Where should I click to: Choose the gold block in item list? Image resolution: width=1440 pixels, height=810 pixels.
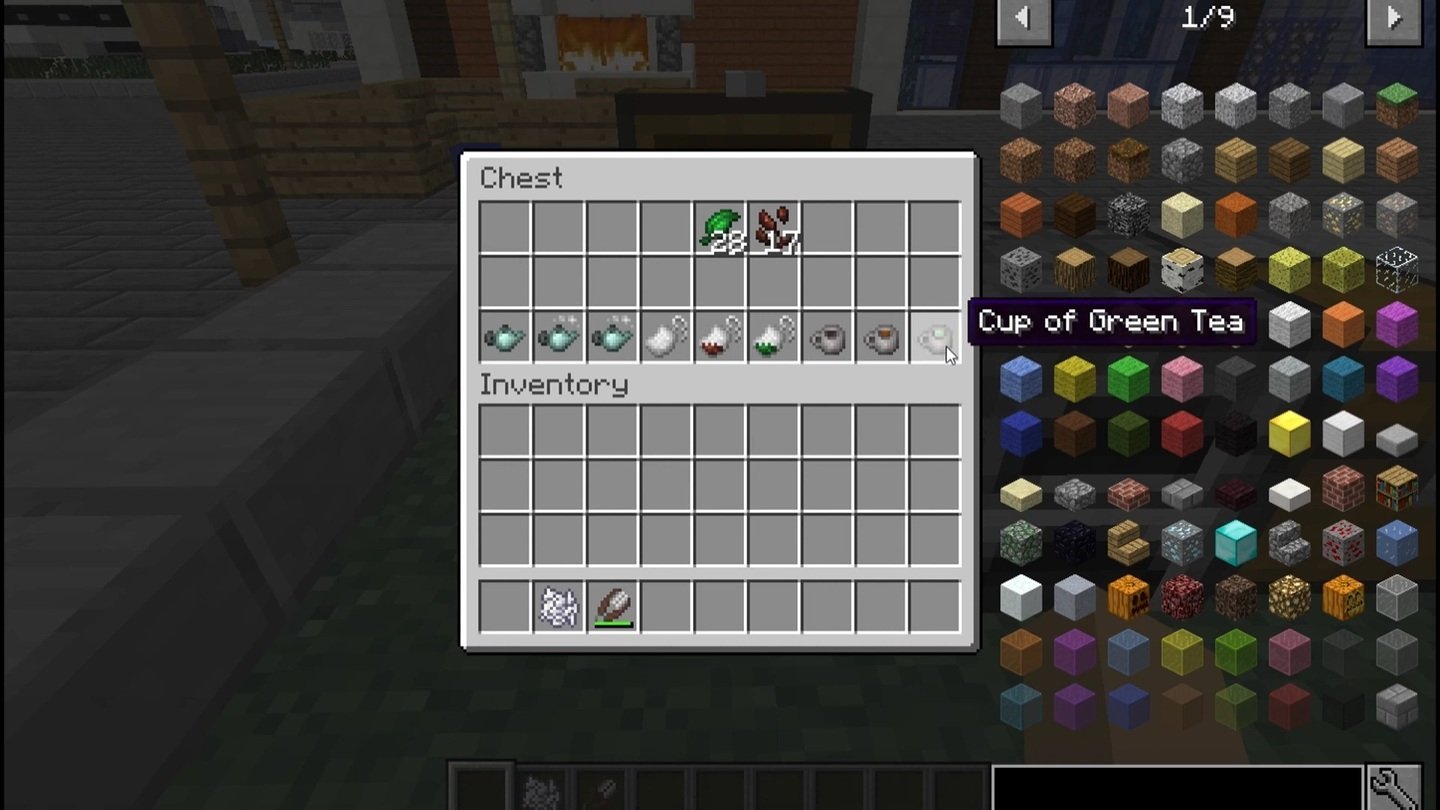(x=1289, y=433)
